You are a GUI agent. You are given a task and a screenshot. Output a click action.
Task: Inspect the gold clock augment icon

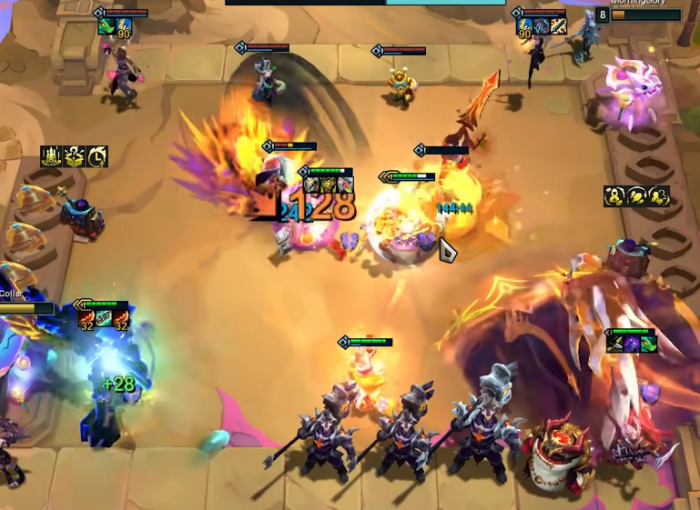pyautogui.click(x=97, y=156)
